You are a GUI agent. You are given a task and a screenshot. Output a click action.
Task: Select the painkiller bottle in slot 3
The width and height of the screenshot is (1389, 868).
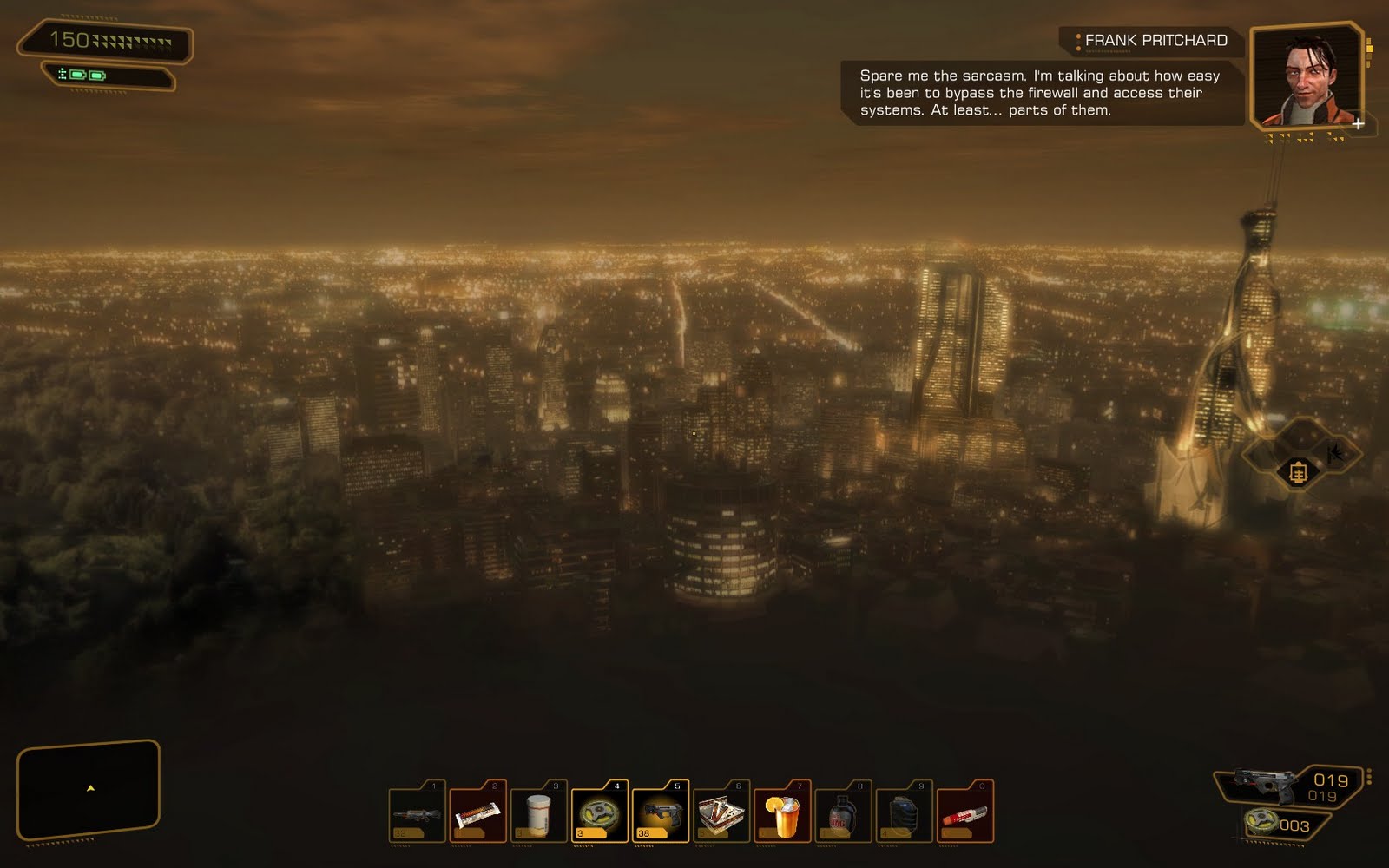click(x=538, y=813)
